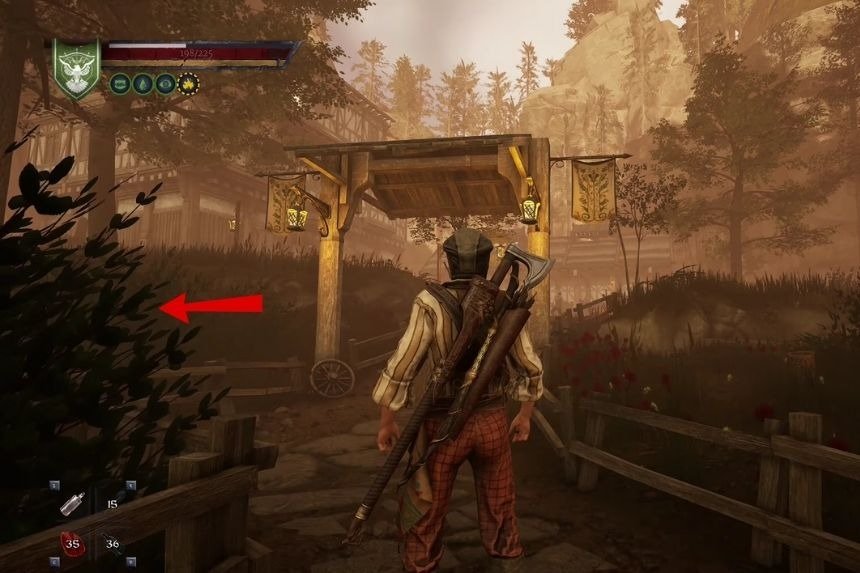The width and height of the screenshot is (860, 573).
Task: Select the green droplet buff icon
Action: pyautogui.click(x=142, y=84)
